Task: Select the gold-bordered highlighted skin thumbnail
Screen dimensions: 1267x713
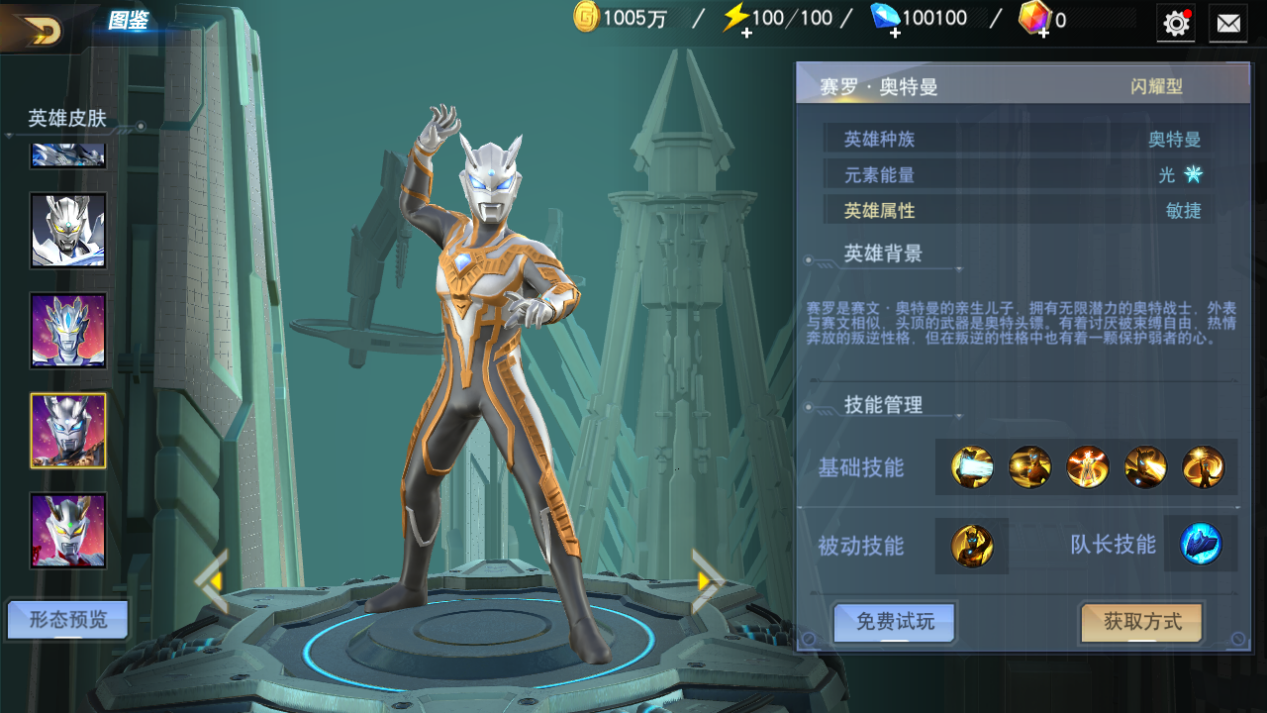Action: (x=68, y=431)
